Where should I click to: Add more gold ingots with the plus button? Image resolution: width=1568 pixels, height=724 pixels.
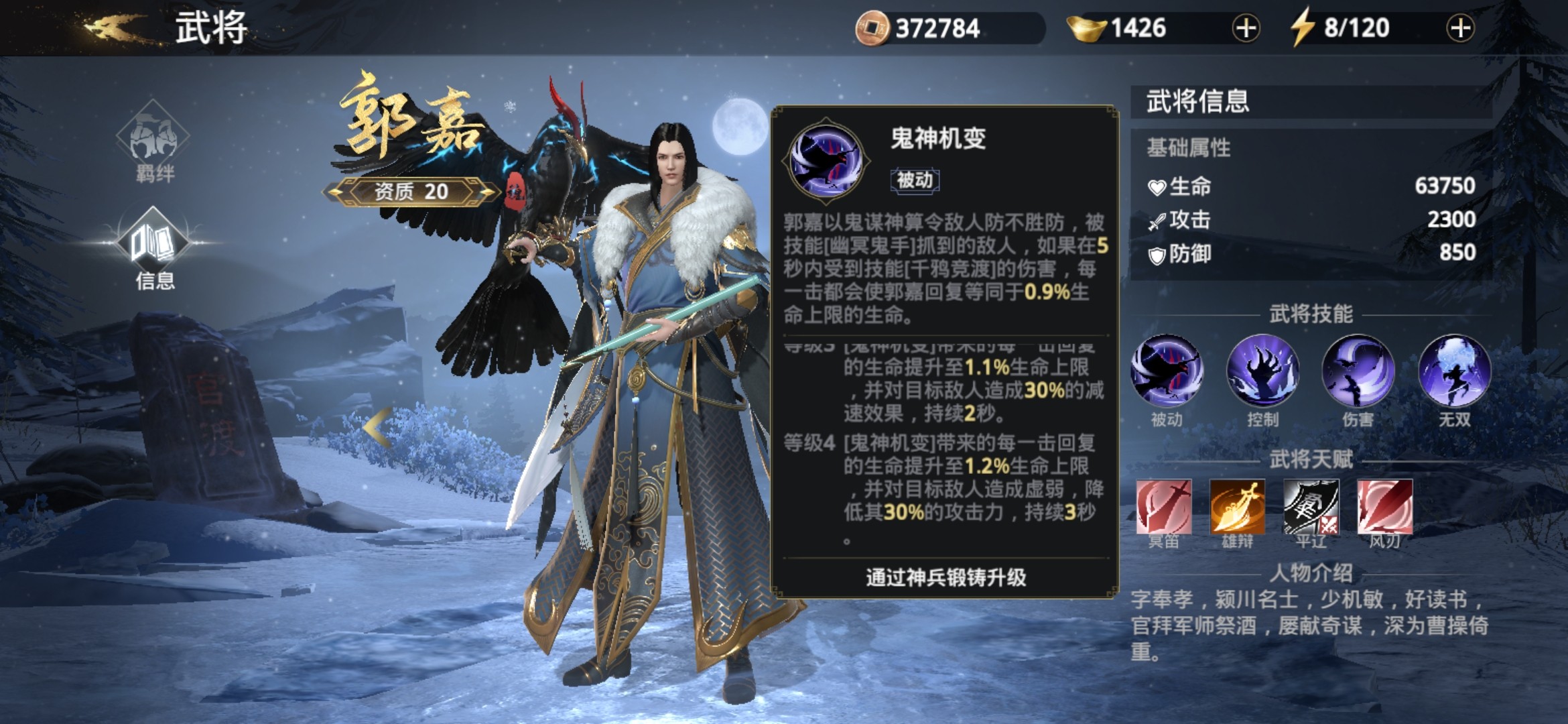click(1246, 29)
